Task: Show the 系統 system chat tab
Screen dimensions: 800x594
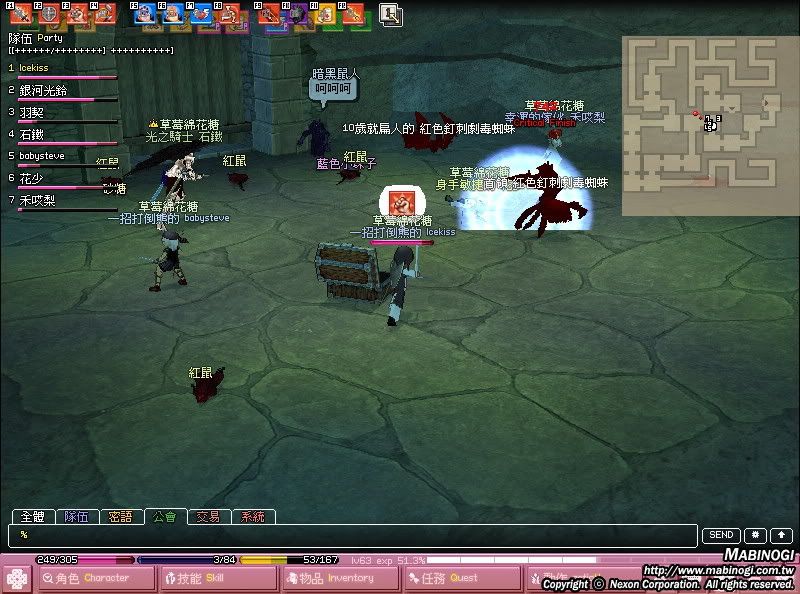Action: (x=252, y=517)
